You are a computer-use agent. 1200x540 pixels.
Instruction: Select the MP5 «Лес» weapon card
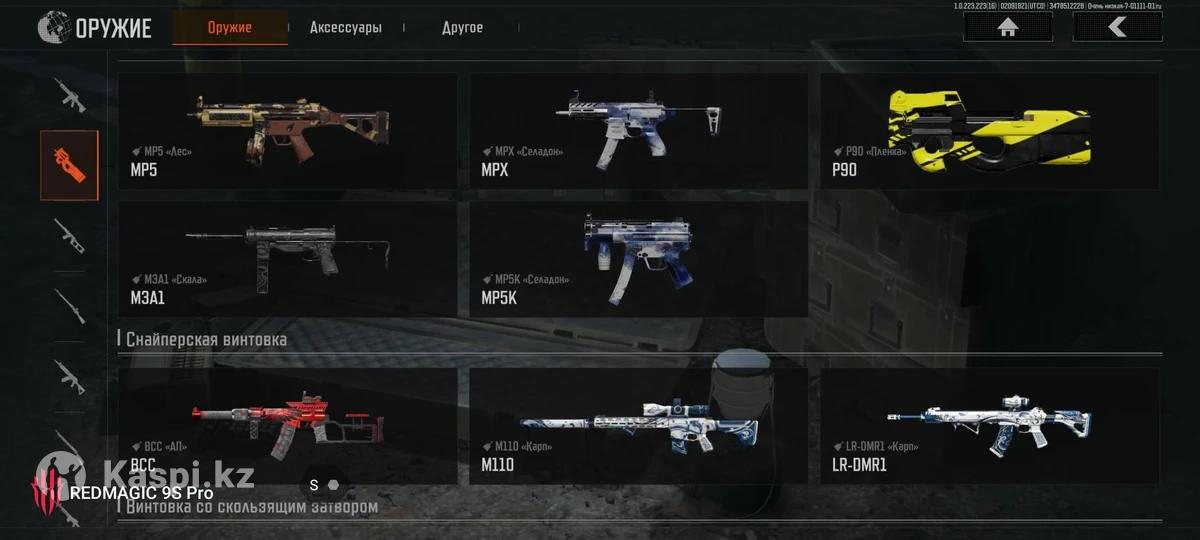coord(288,131)
